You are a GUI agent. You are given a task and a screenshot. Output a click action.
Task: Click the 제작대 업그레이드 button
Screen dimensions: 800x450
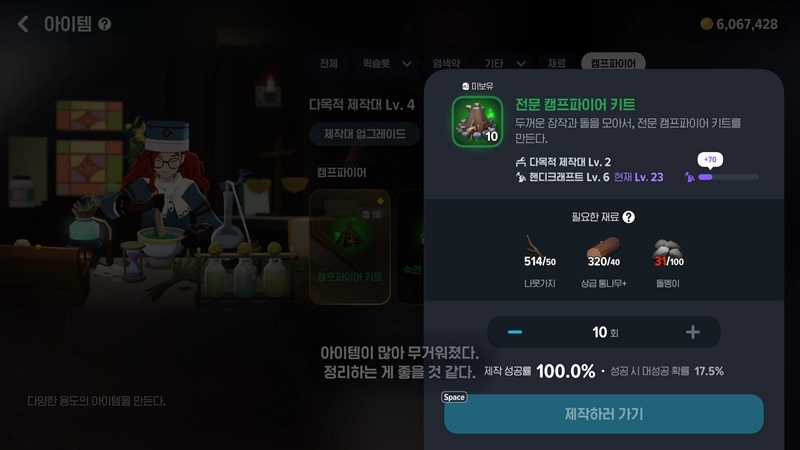(x=364, y=134)
